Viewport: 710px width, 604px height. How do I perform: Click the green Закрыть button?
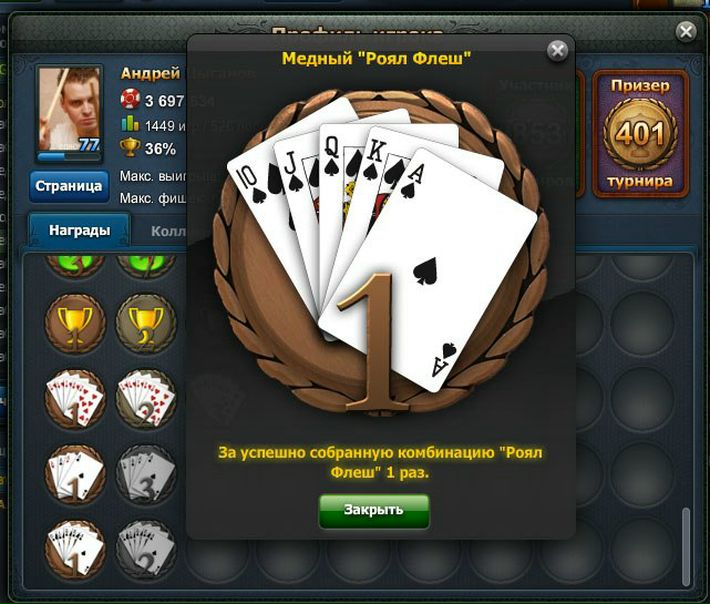[x=373, y=510]
